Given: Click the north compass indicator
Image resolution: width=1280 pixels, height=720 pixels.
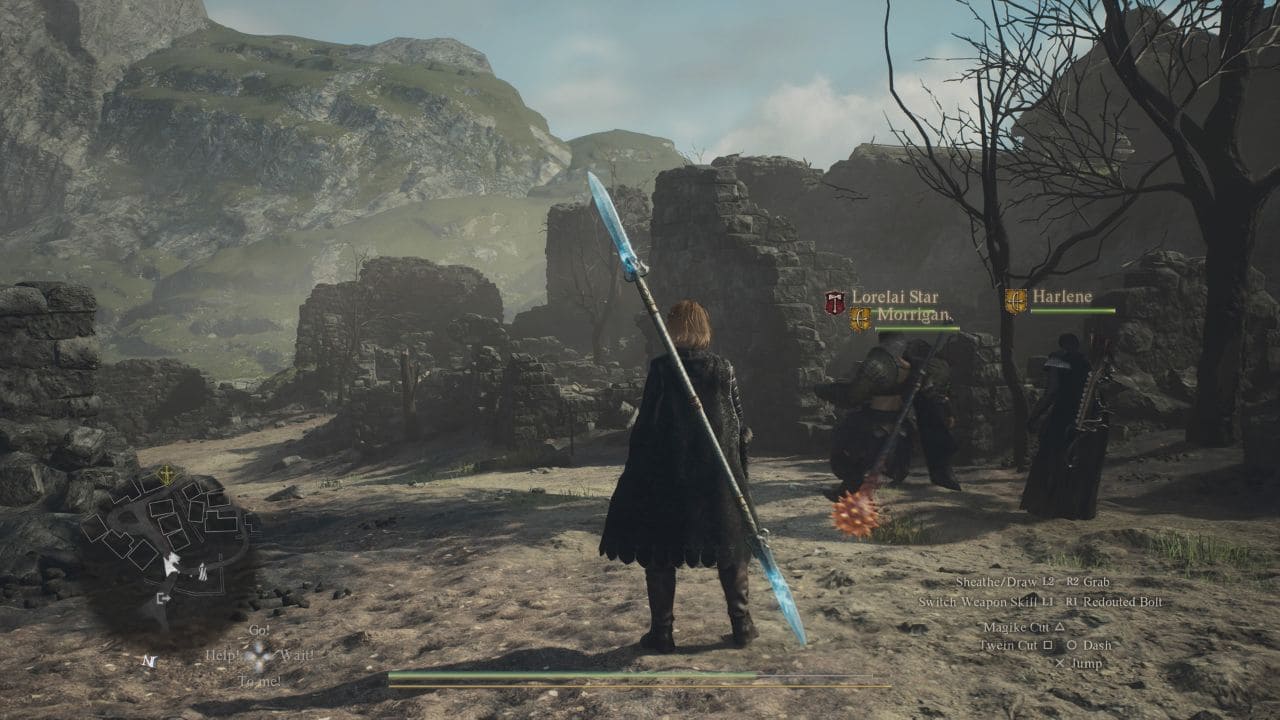Looking at the screenshot, I should (x=149, y=661).
